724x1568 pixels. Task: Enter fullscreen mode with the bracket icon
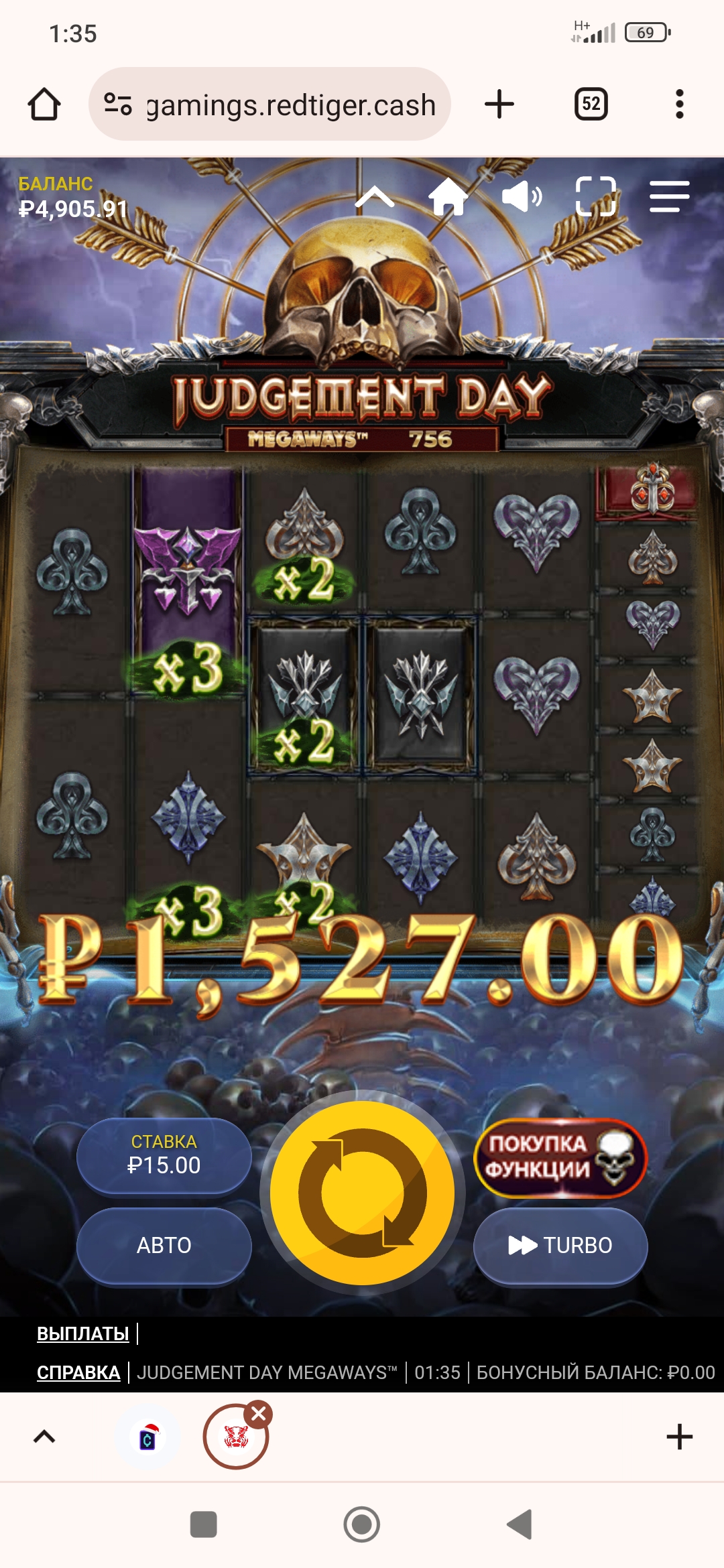pyautogui.click(x=595, y=196)
